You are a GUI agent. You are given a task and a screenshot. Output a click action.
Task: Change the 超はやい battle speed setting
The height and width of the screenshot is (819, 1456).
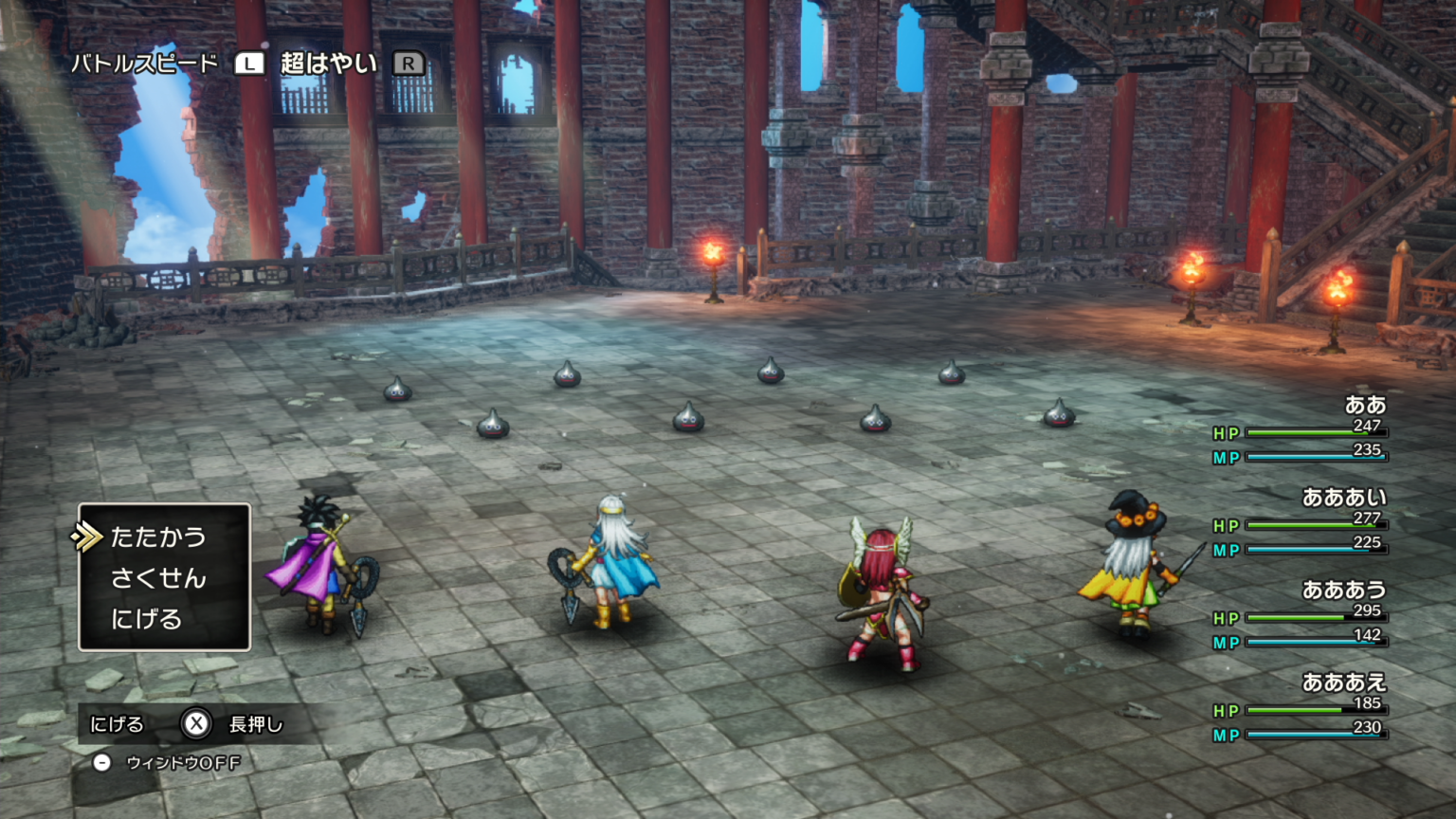328,64
